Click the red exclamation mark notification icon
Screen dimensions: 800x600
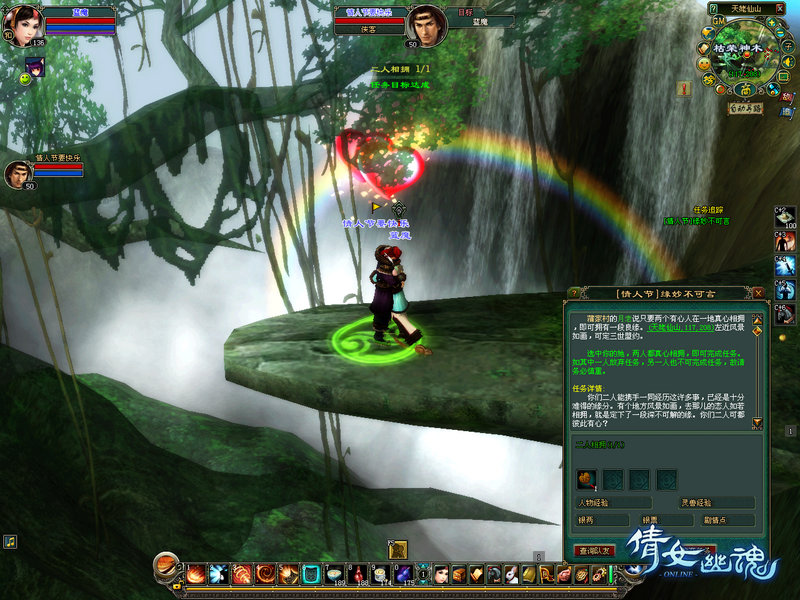click(684, 89)
